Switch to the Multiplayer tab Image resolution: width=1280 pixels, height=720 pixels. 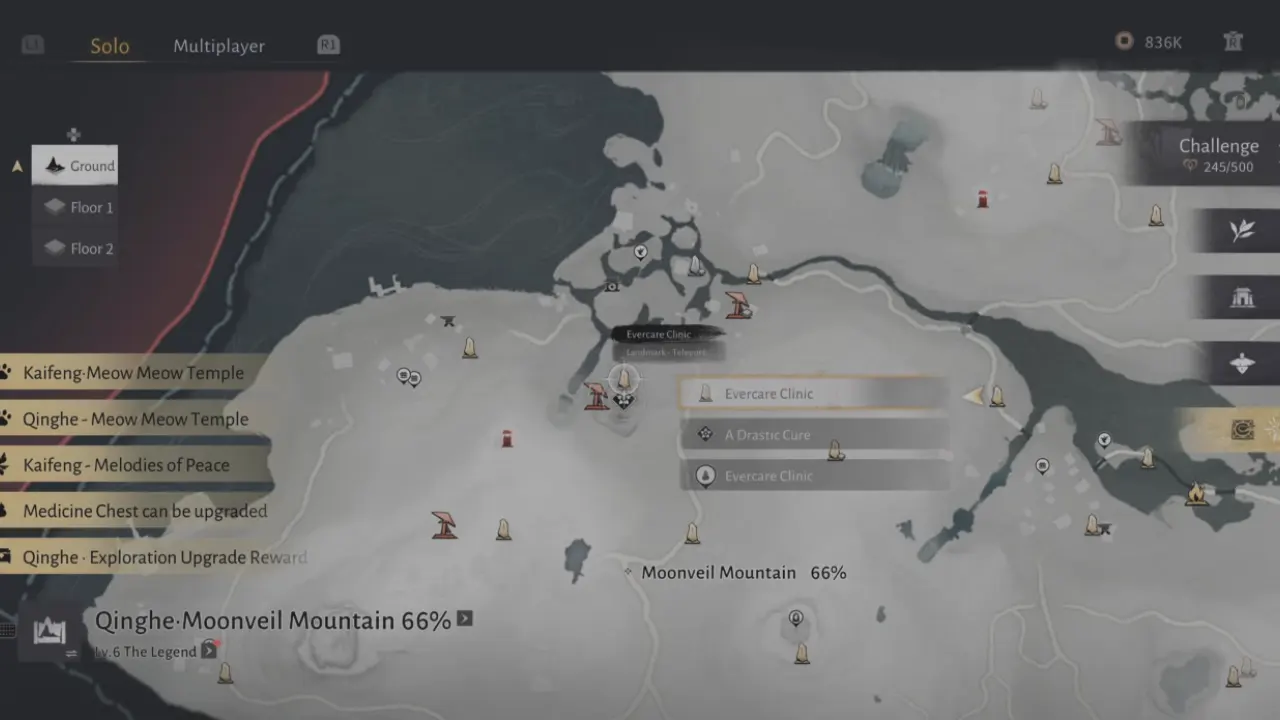(218, 46)
